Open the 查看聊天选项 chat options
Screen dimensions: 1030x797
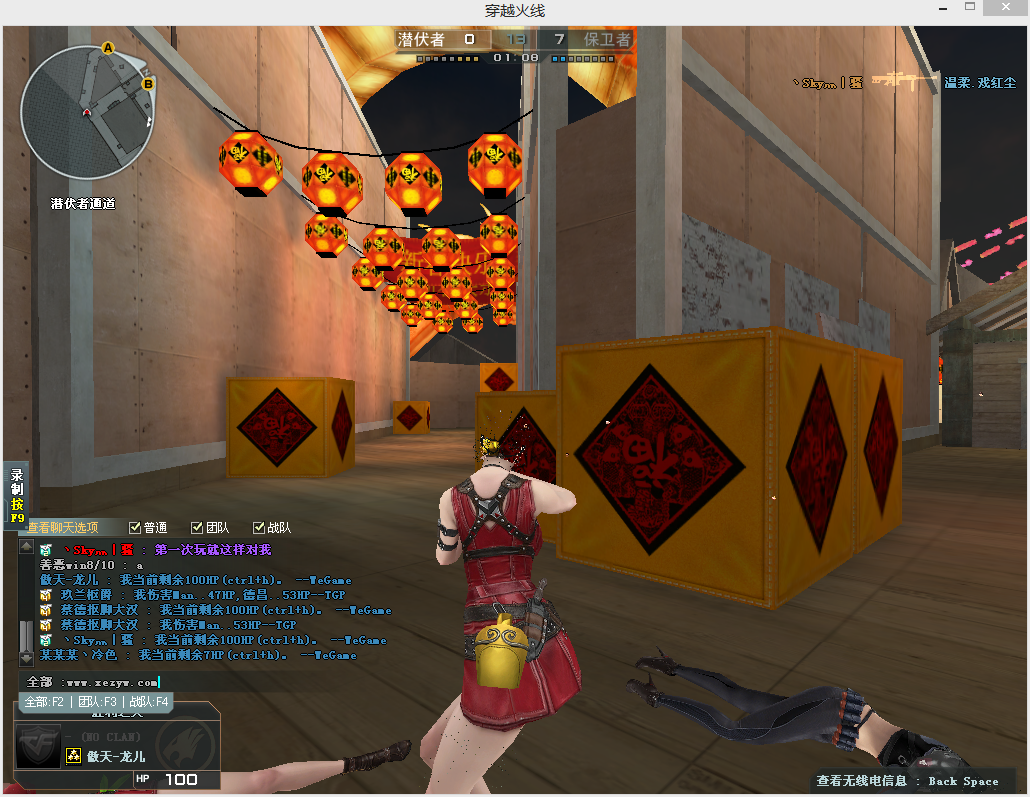pos(64,527)
